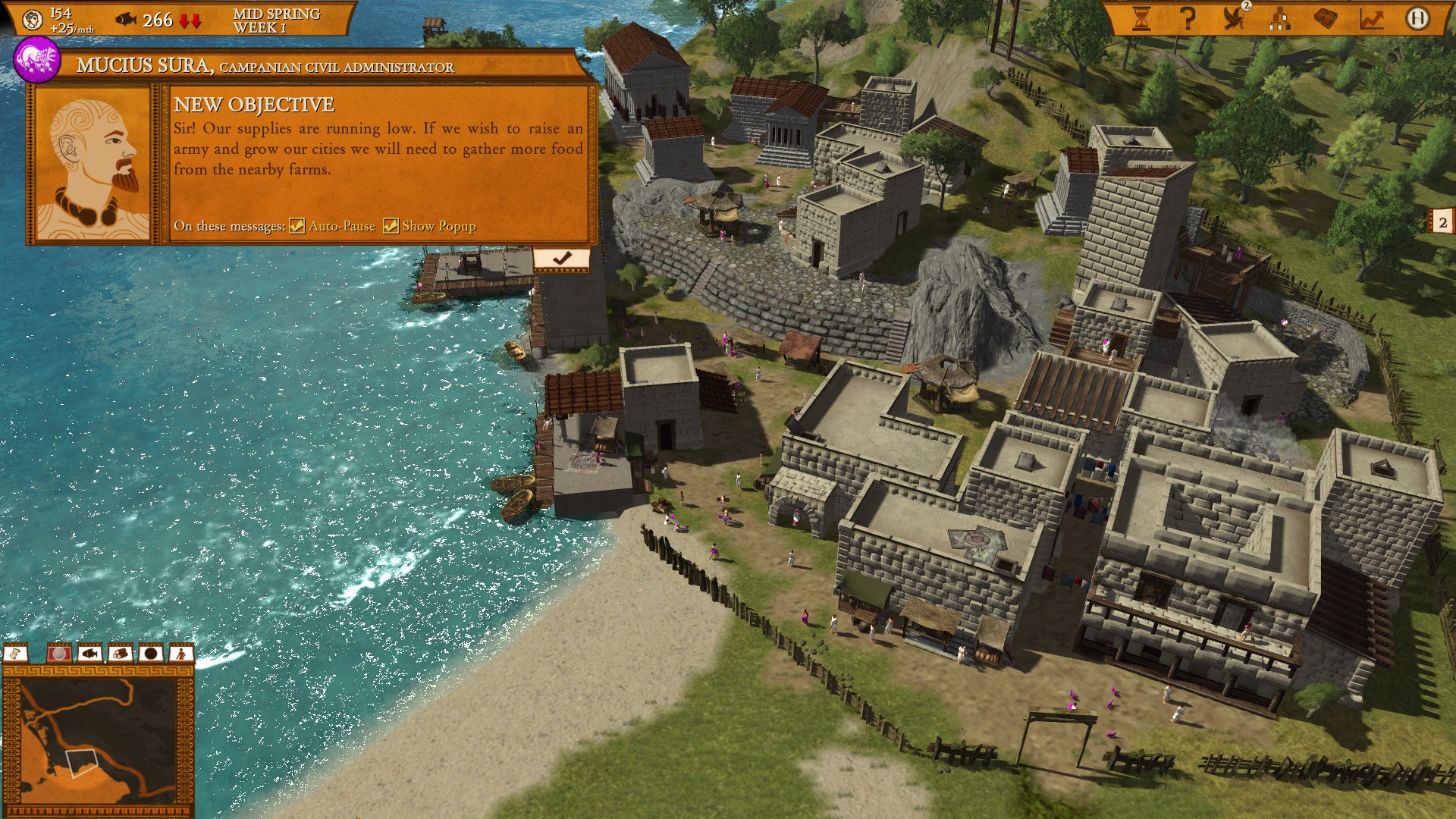Select the scroll tab above the minimap
The image size is (1456, 819).
pyautogui.click(x=16, y=653)
